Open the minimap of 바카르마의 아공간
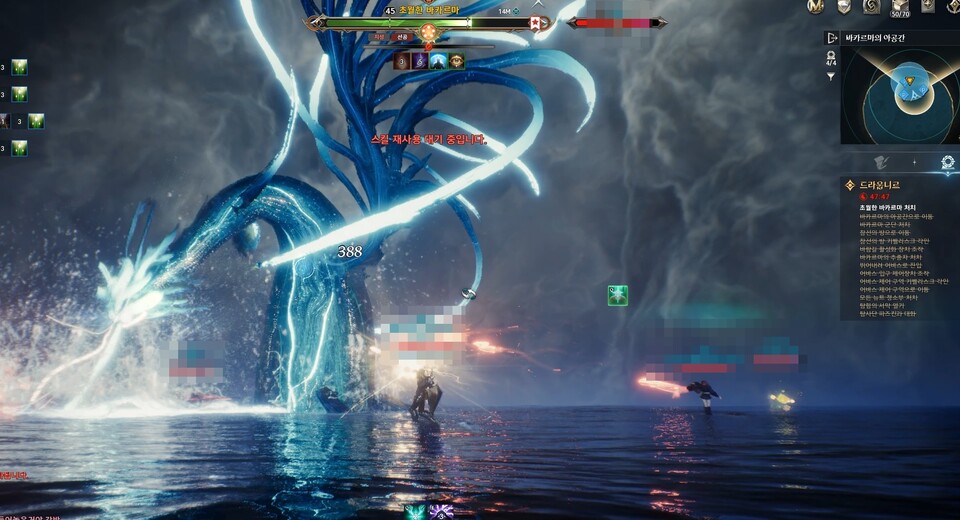The image size is (960, 520). tap(900, 95)
